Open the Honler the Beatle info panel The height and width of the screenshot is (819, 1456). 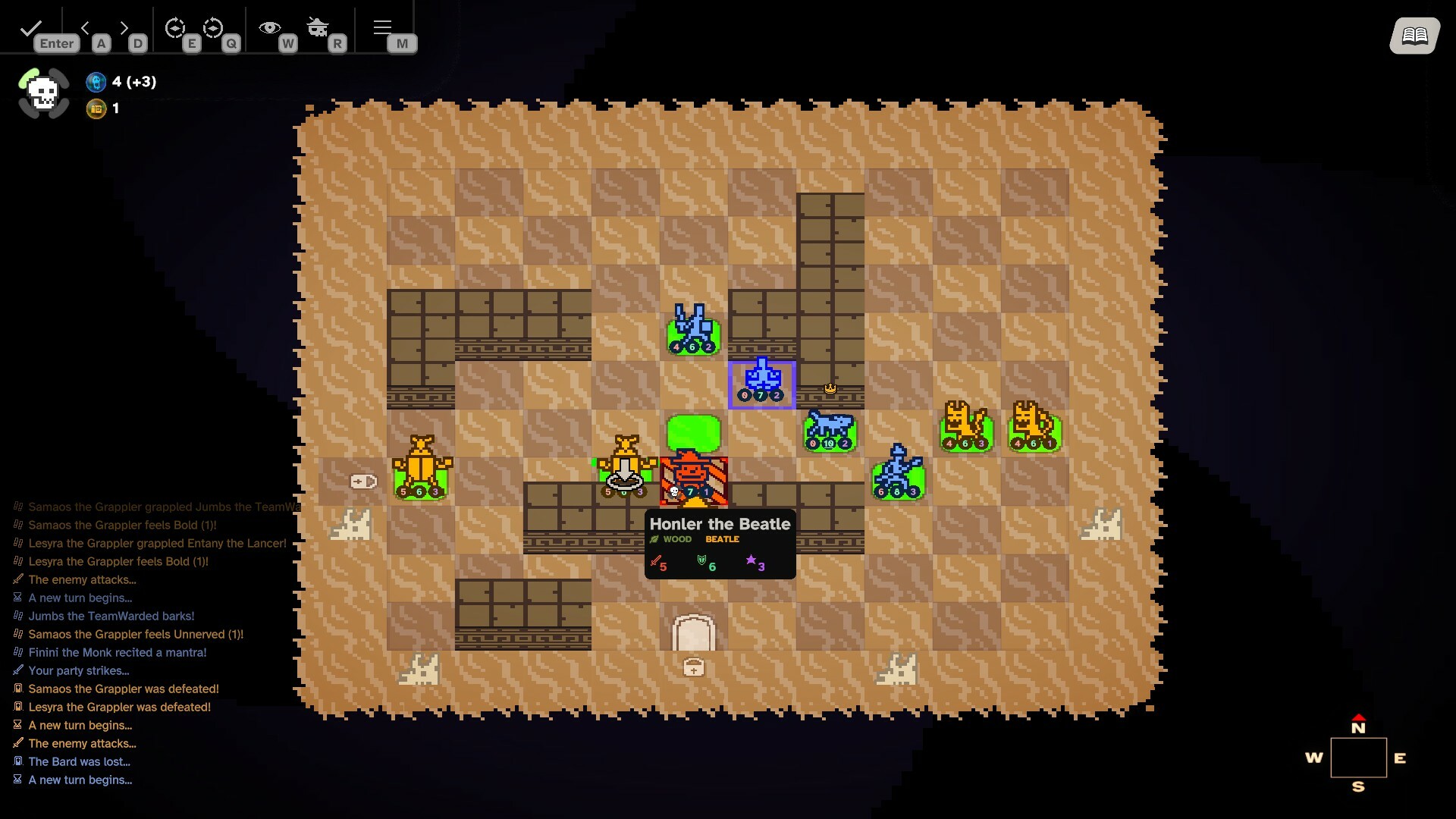click(719, 542)
